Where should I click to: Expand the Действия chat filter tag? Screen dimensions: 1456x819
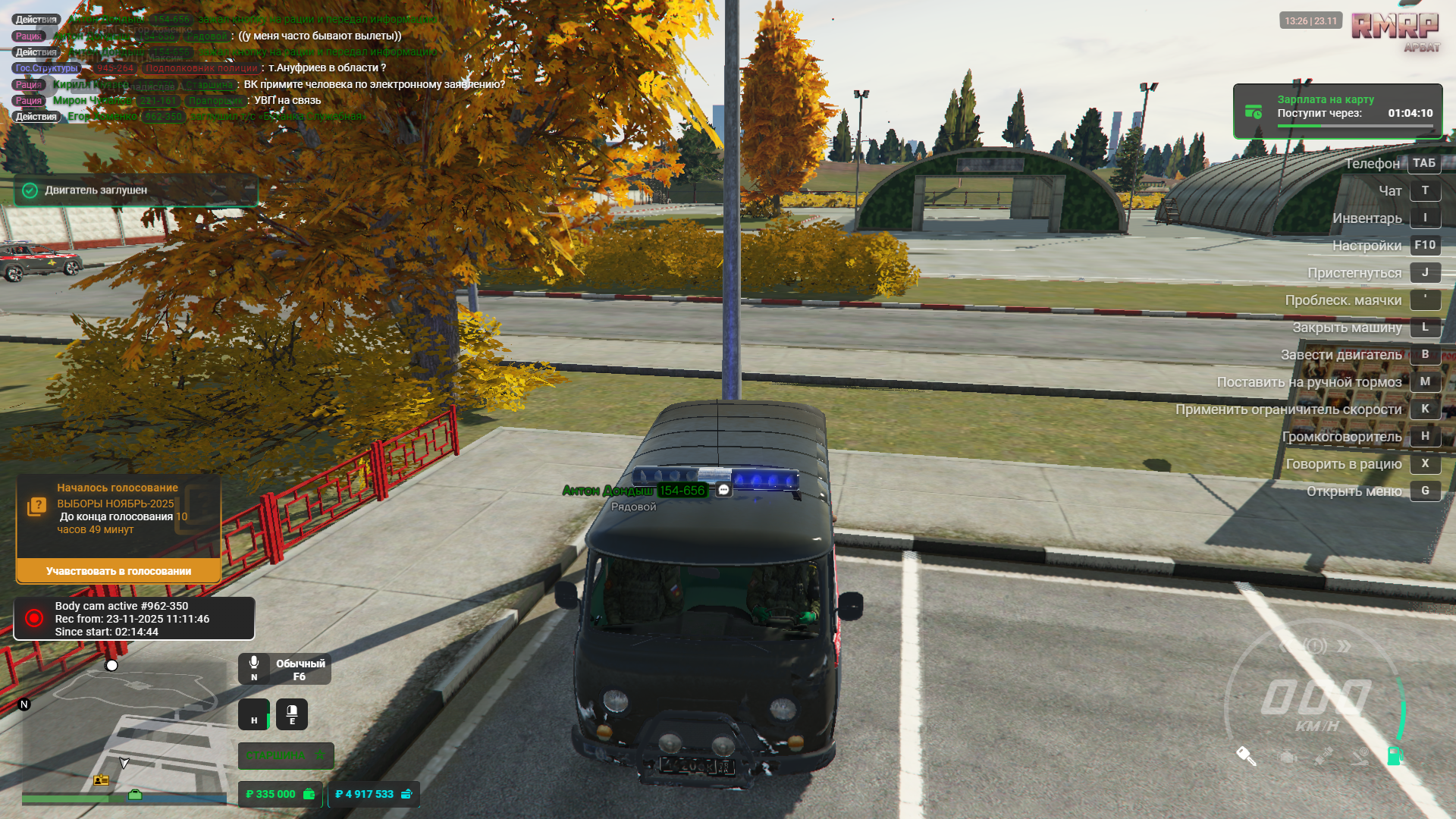pos(36,18)
